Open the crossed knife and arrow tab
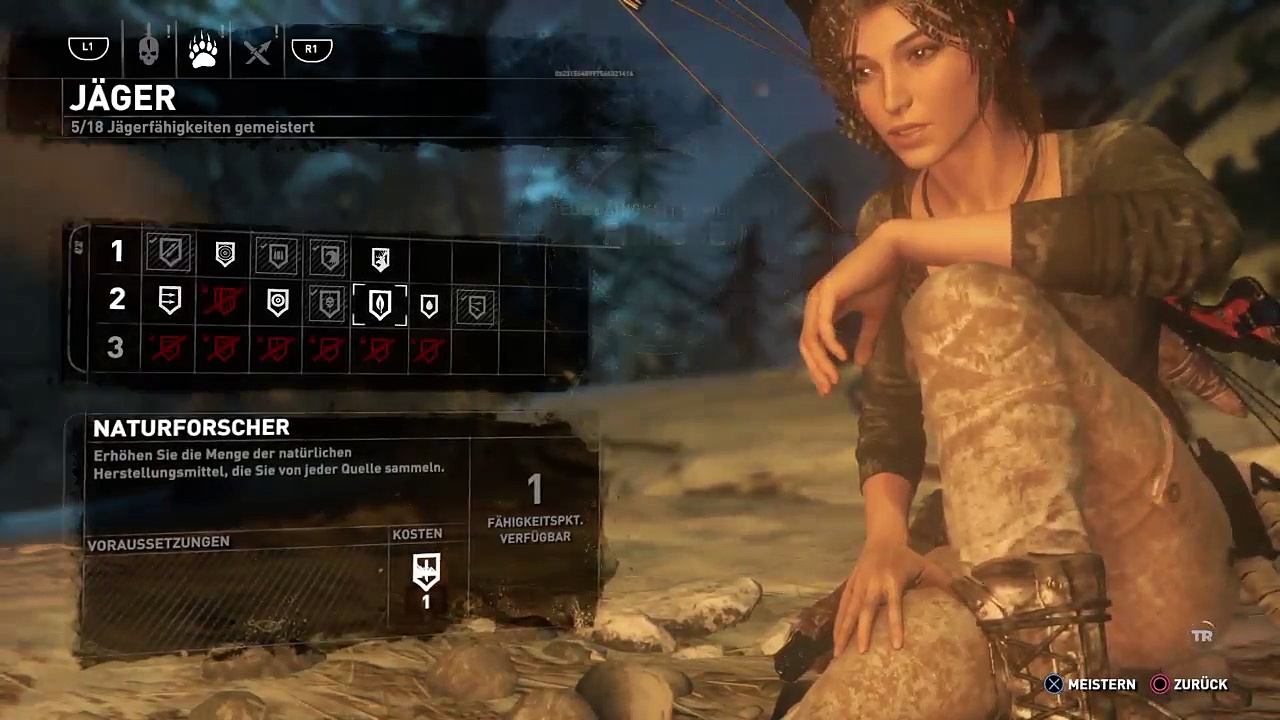Image resolution: width=1280 pixels, height=720 pixels. click(x=257, y=49)
